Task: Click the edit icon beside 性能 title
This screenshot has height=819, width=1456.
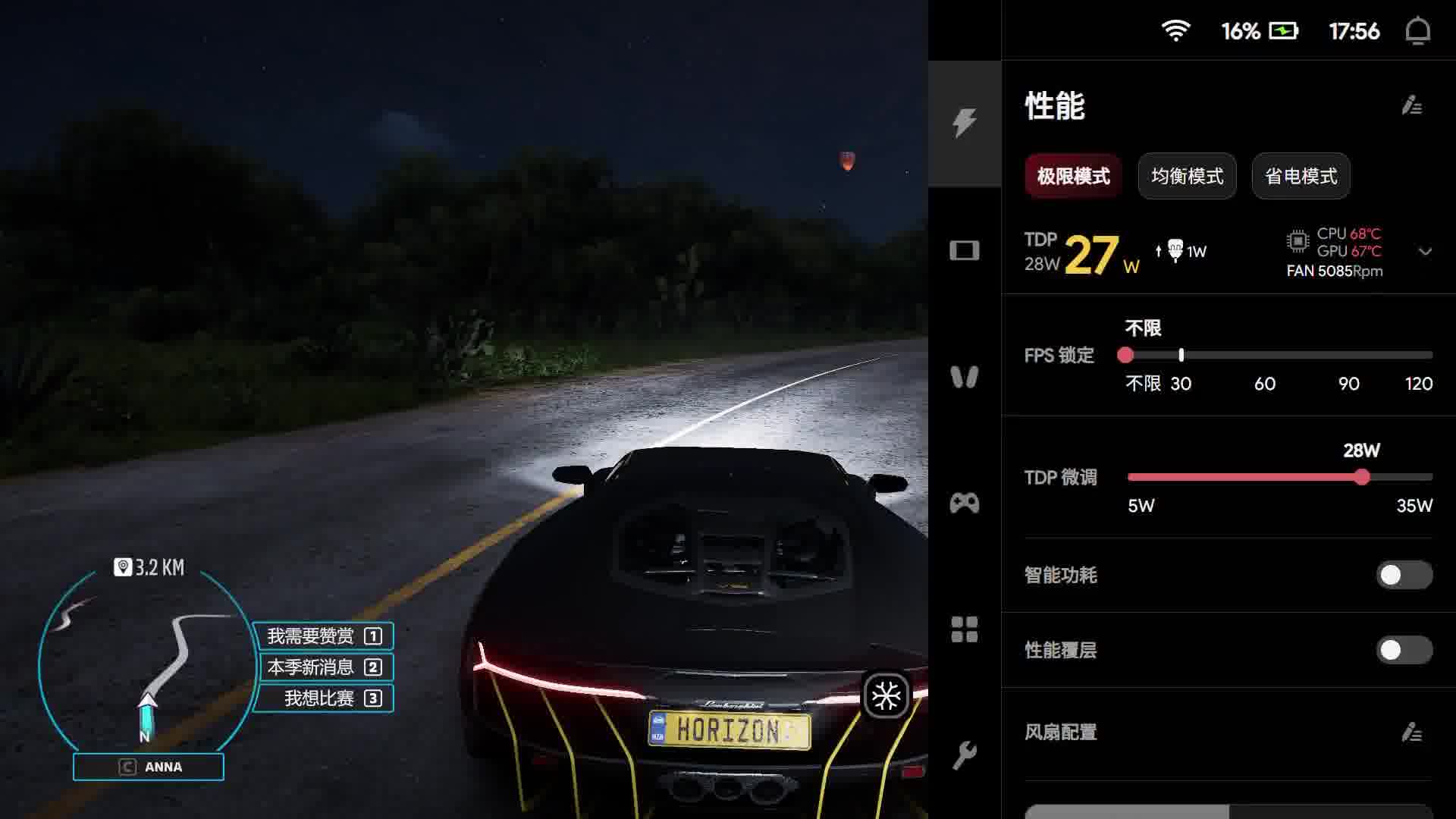Action: pos(1411,105)
